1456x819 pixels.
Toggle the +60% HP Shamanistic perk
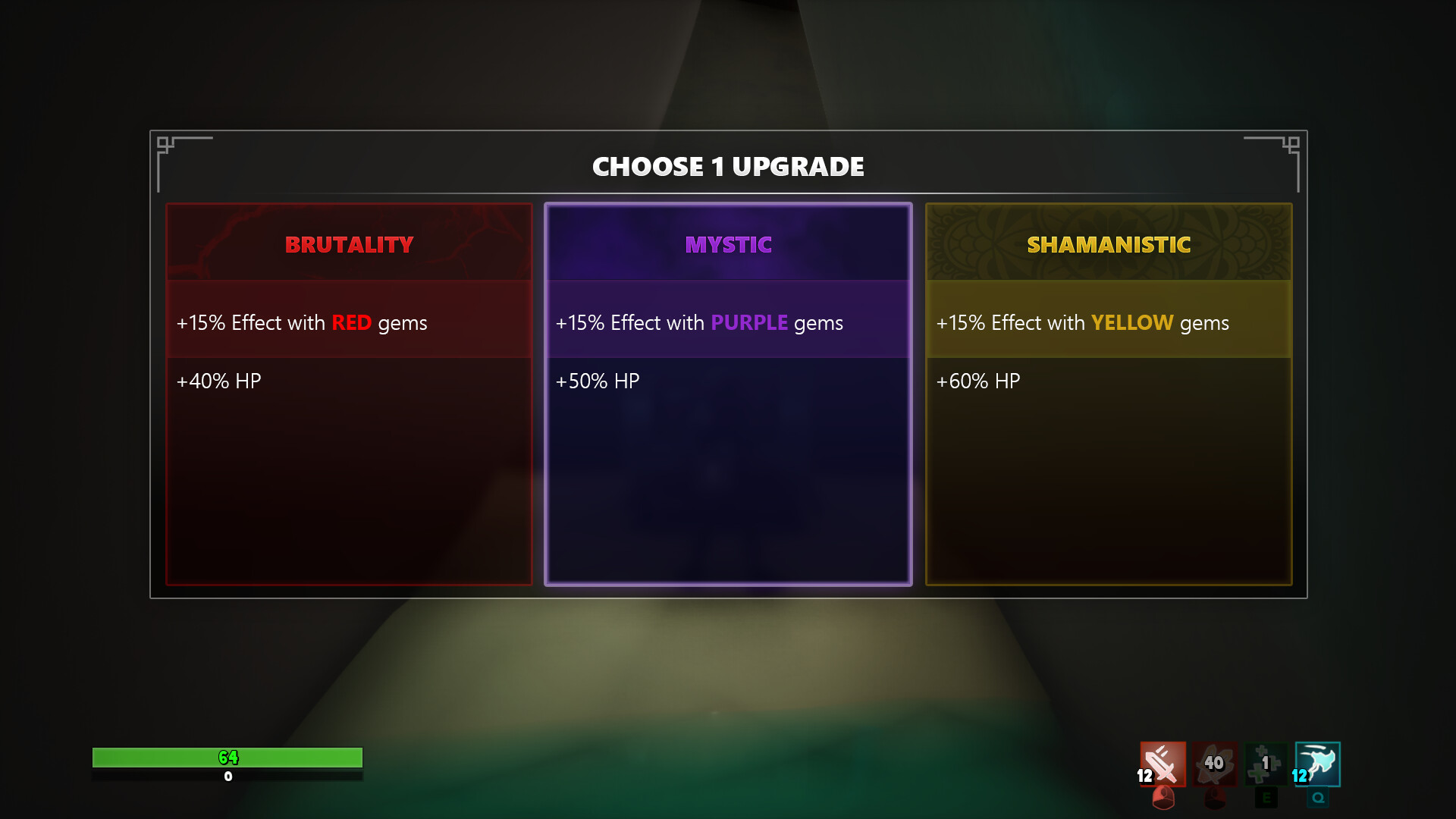tap(979, 381)
